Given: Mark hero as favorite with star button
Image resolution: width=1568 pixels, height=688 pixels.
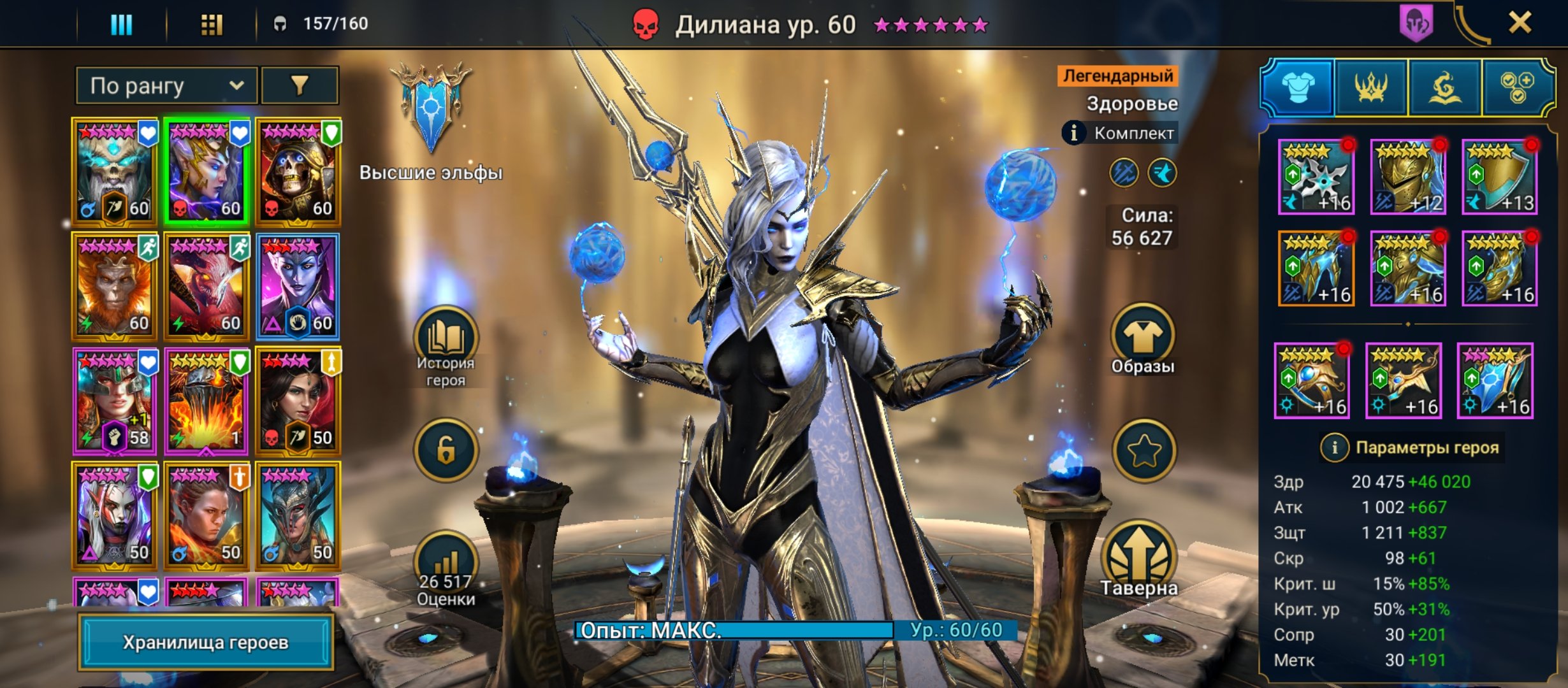Looking at the screenshot, I should (x=1143, y=450).
